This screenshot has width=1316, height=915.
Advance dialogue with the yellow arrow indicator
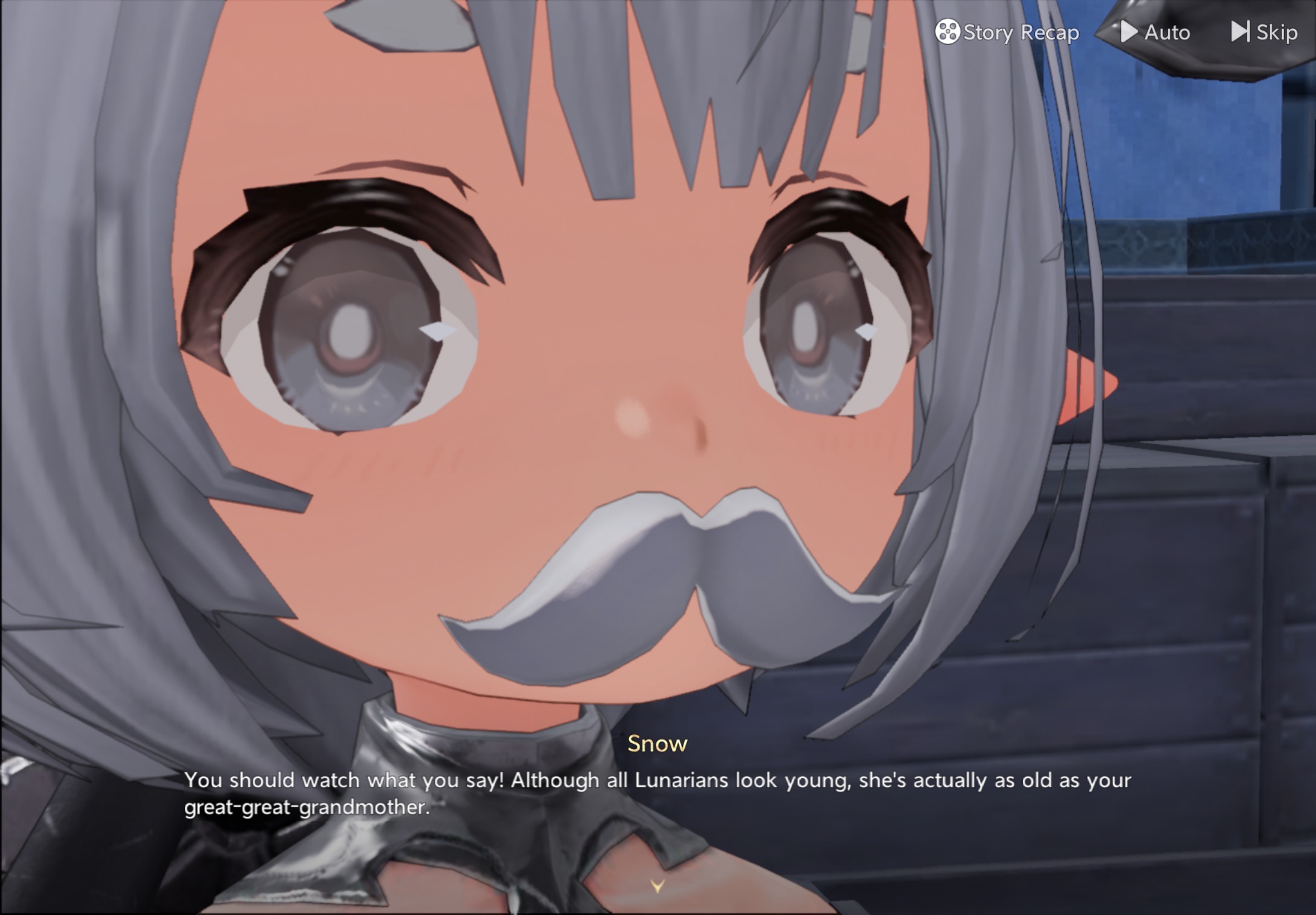click(657, 887)
